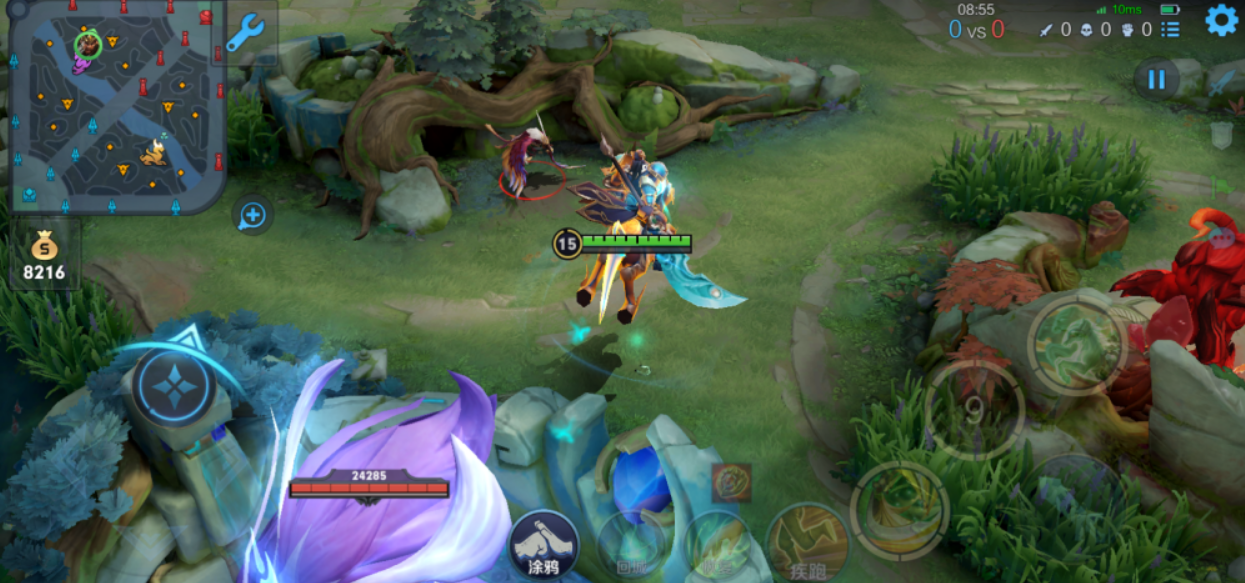Tap the magnifier plus button below the minimap
This screenshot has height=583, width=1245.
[x=253, y=215]
